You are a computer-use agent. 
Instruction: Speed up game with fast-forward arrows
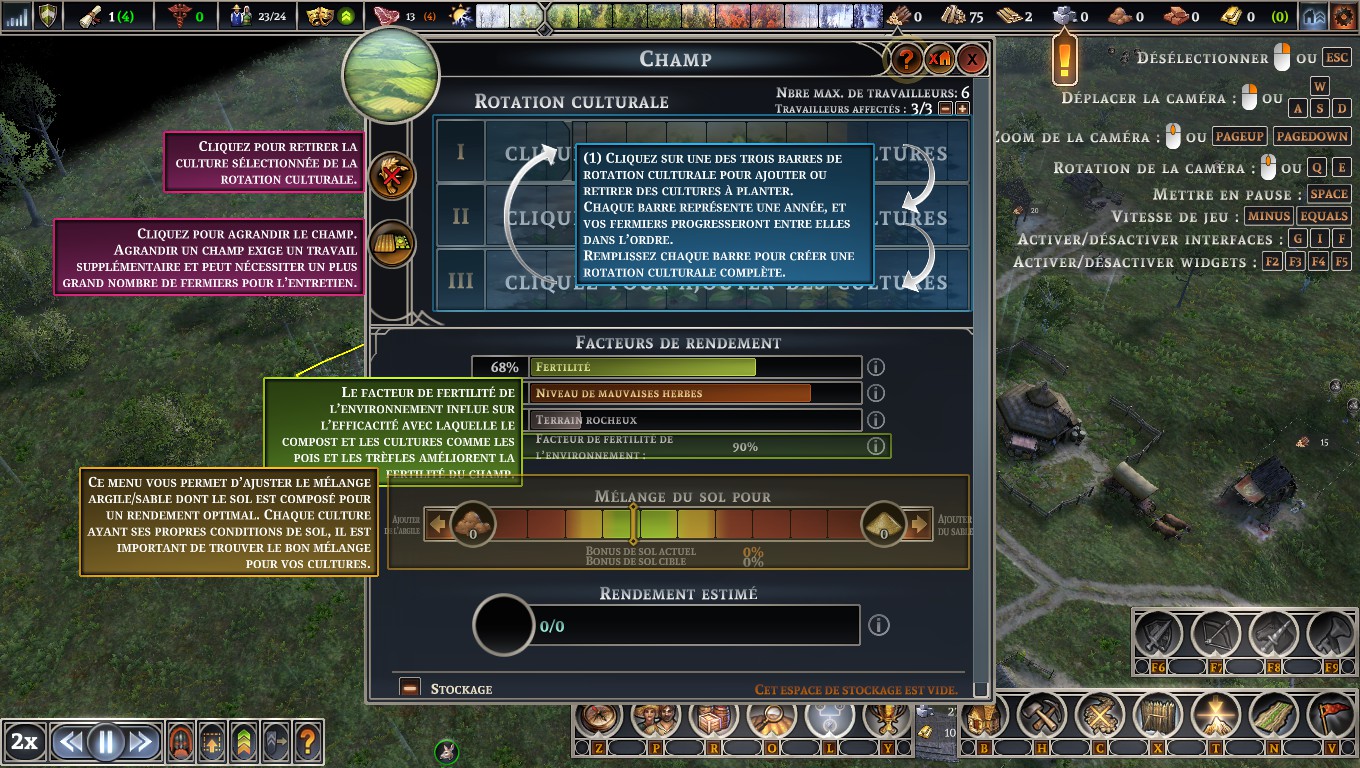click(x=141, y=742)
